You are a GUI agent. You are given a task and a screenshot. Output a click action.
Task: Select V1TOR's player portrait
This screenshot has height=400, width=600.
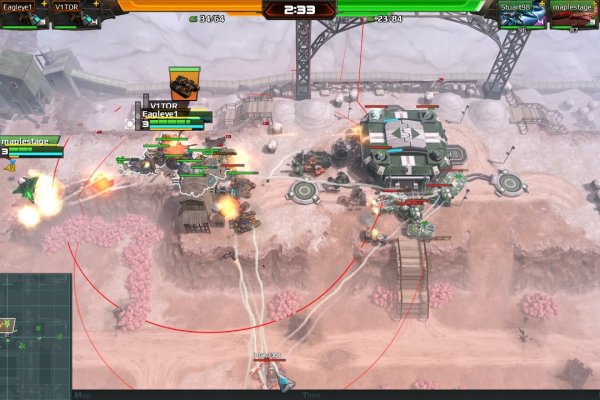tap(75, 17)
